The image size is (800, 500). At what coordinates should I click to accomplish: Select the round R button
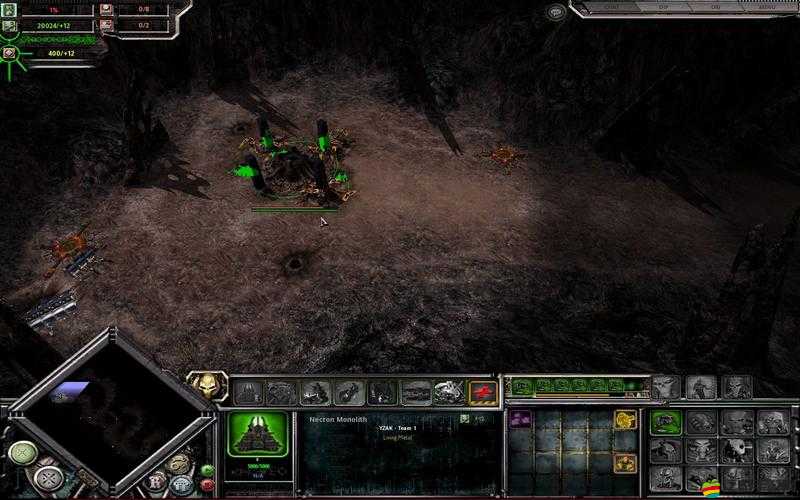156,482
